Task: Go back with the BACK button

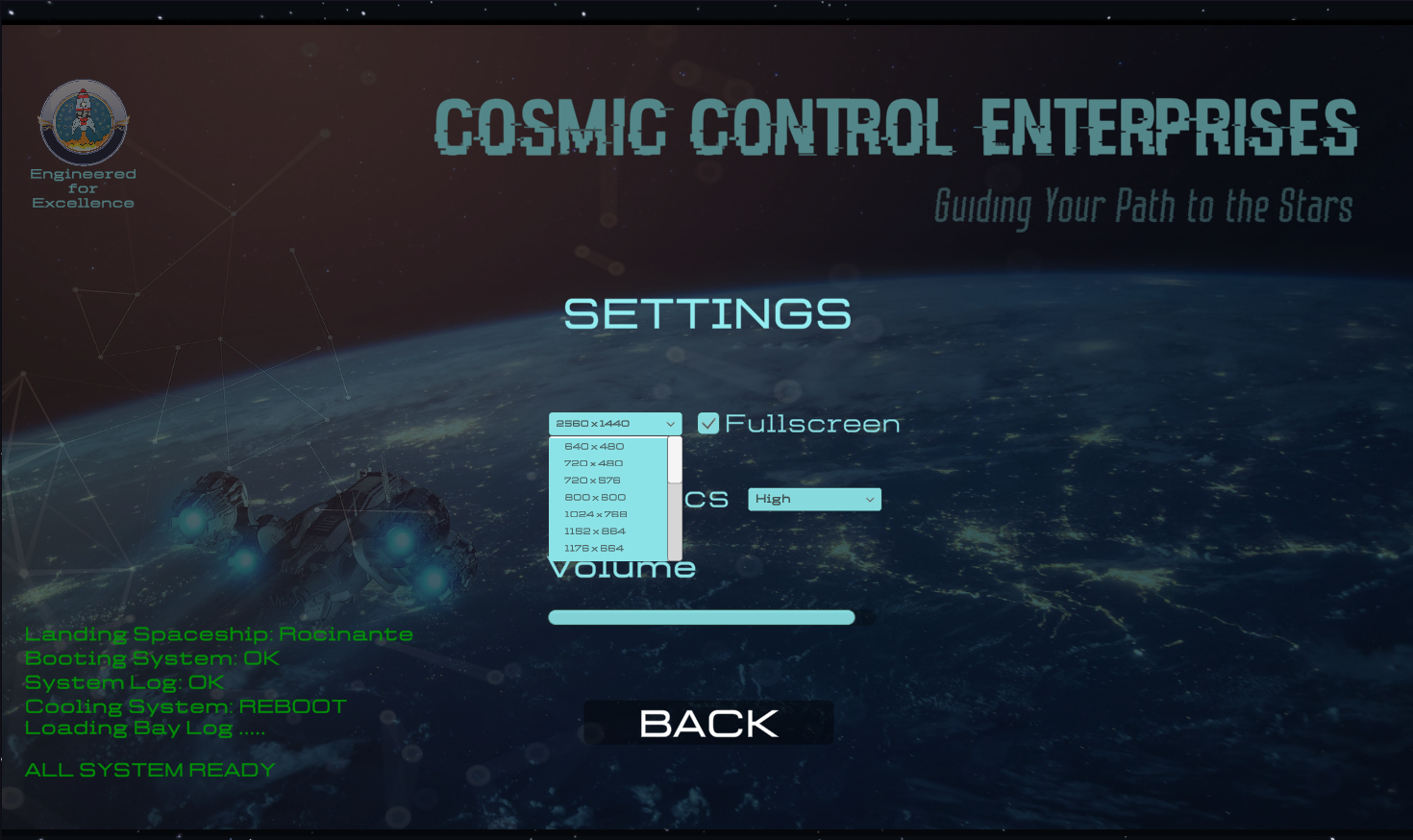Action: pos(708,724)
